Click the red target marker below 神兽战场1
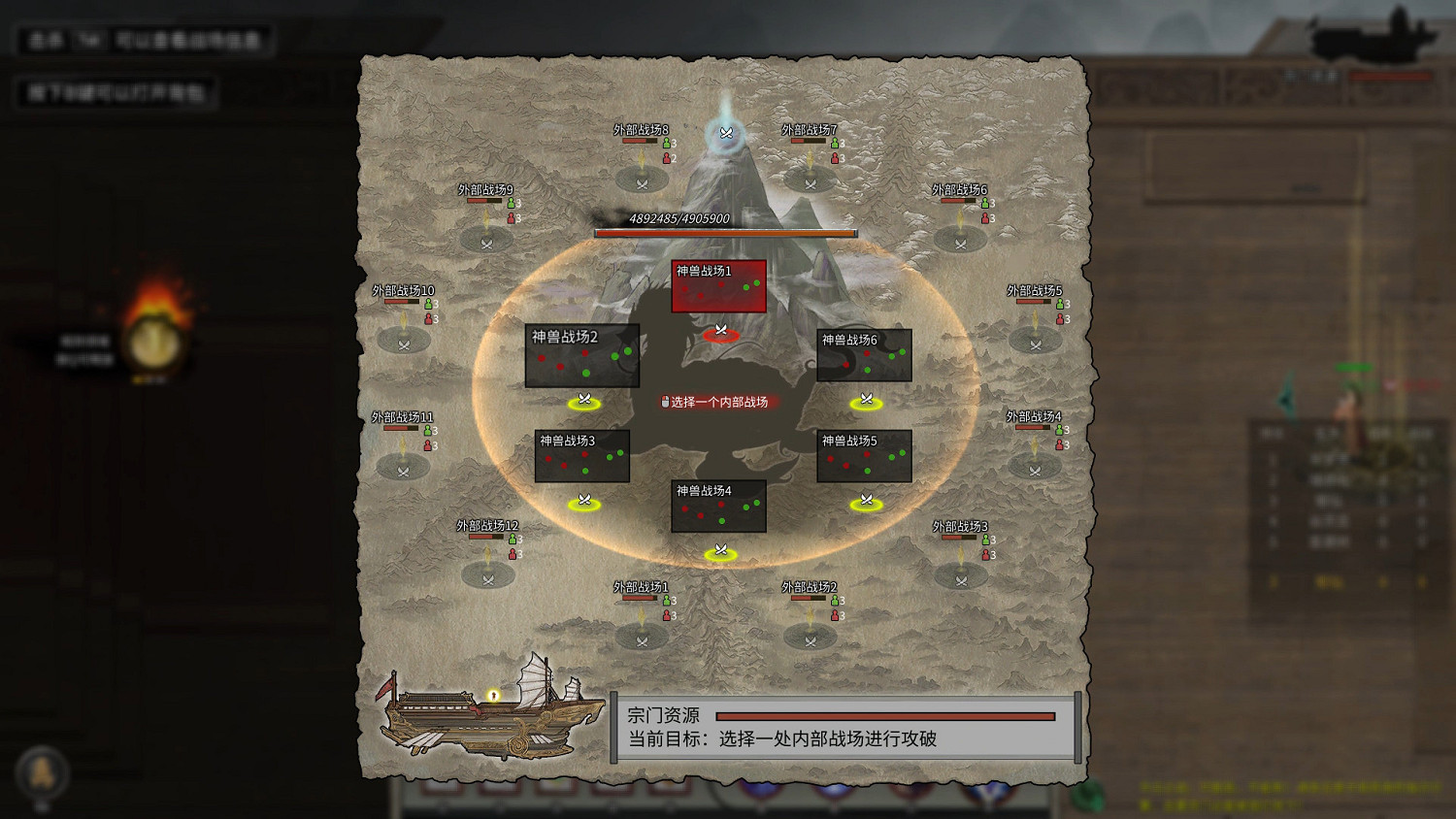 click(x=719, y=331)
